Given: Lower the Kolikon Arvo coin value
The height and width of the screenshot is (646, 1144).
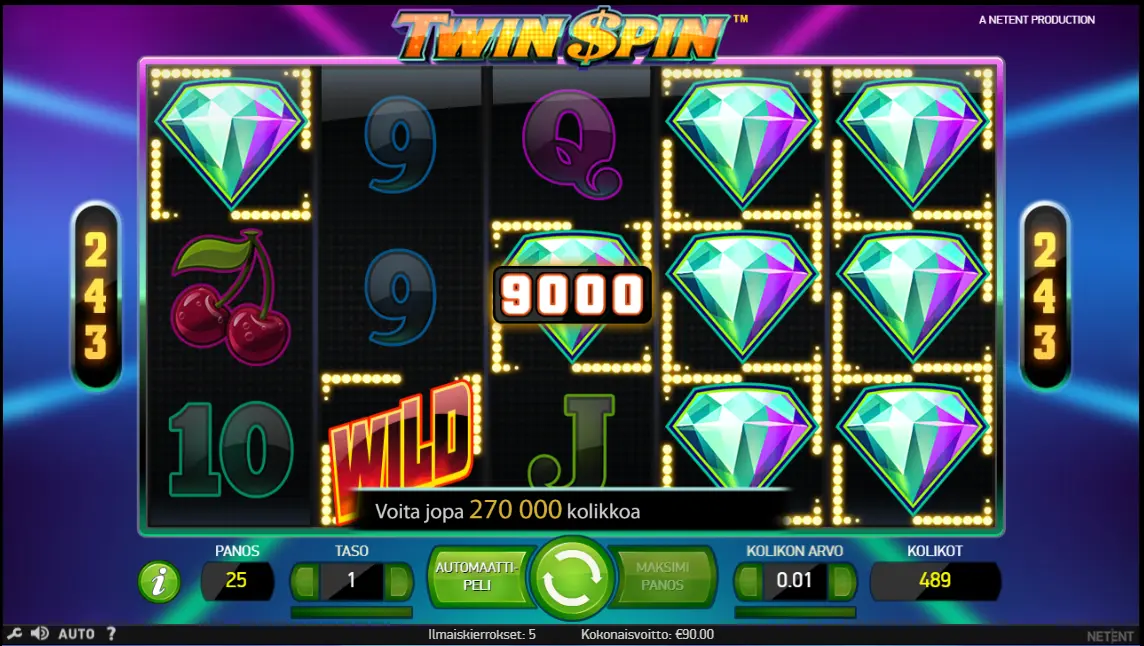Looking at the screenshot, I should 748,581.
